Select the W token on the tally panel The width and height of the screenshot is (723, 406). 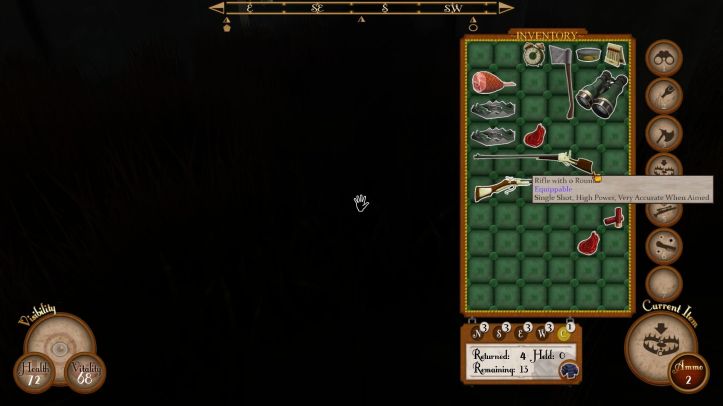click(543, 333)
